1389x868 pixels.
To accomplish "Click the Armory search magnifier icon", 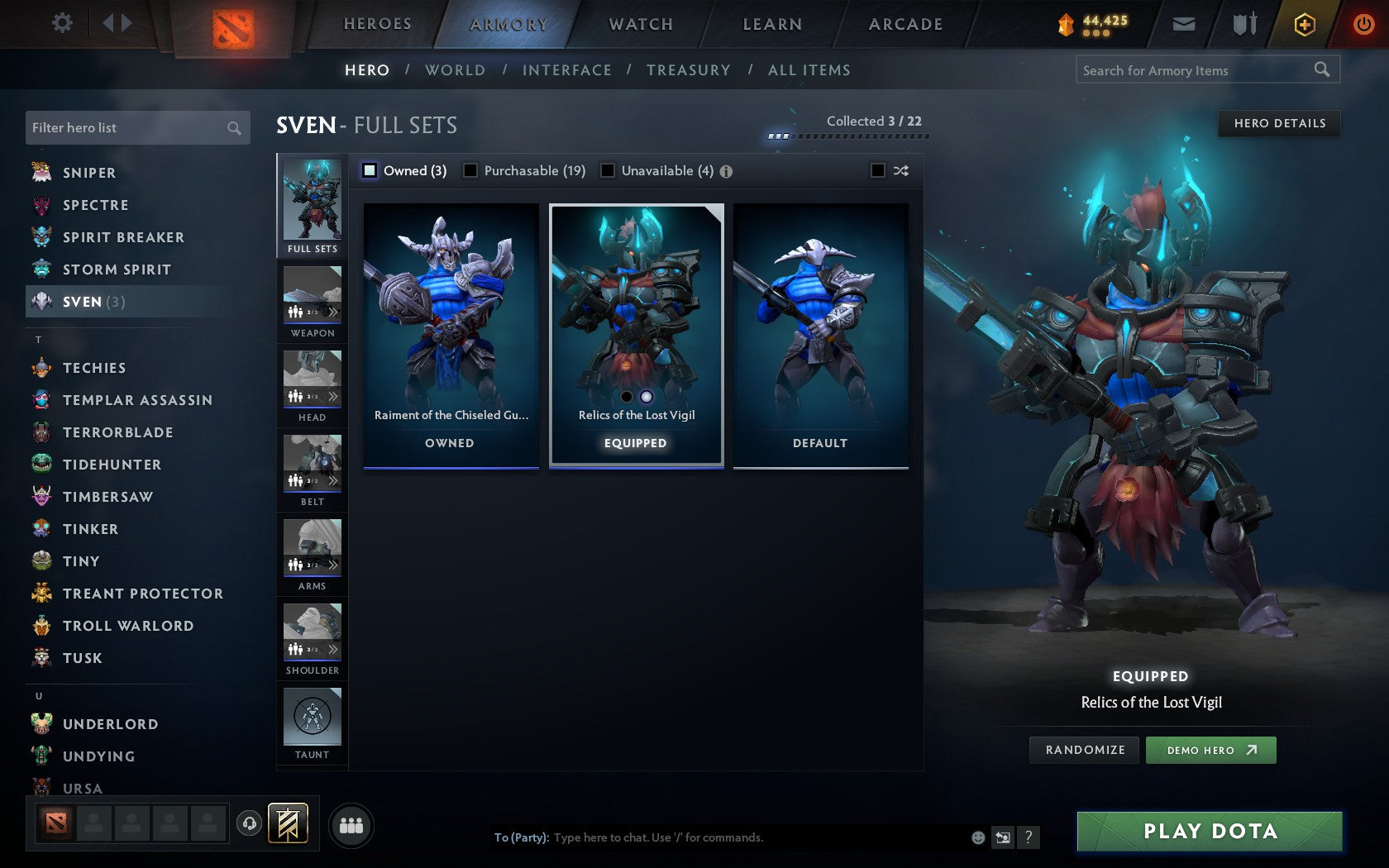I will [1320, 70].
